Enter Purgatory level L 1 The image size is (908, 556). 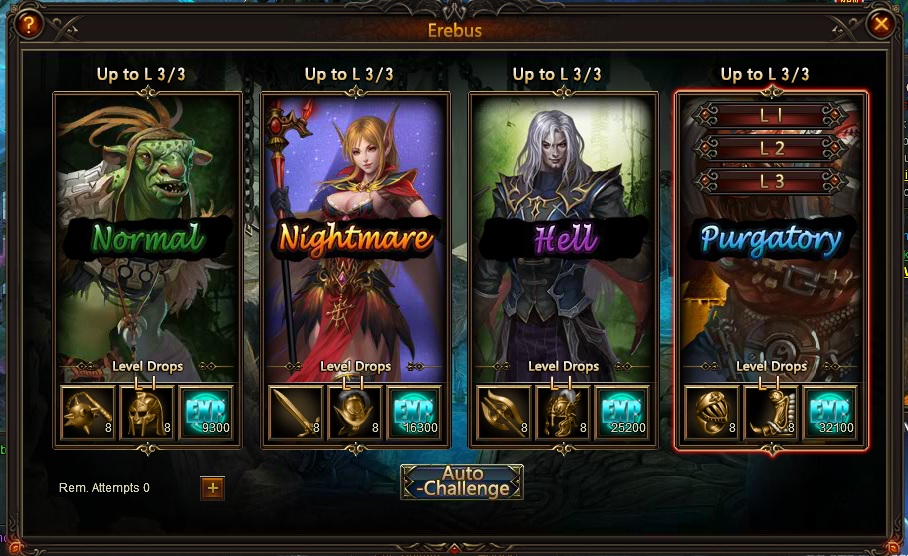771,116
